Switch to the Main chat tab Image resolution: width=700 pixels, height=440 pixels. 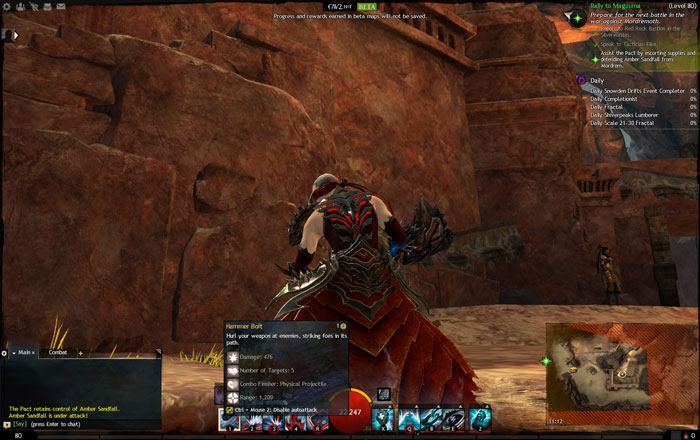click(x=23, y=353)
